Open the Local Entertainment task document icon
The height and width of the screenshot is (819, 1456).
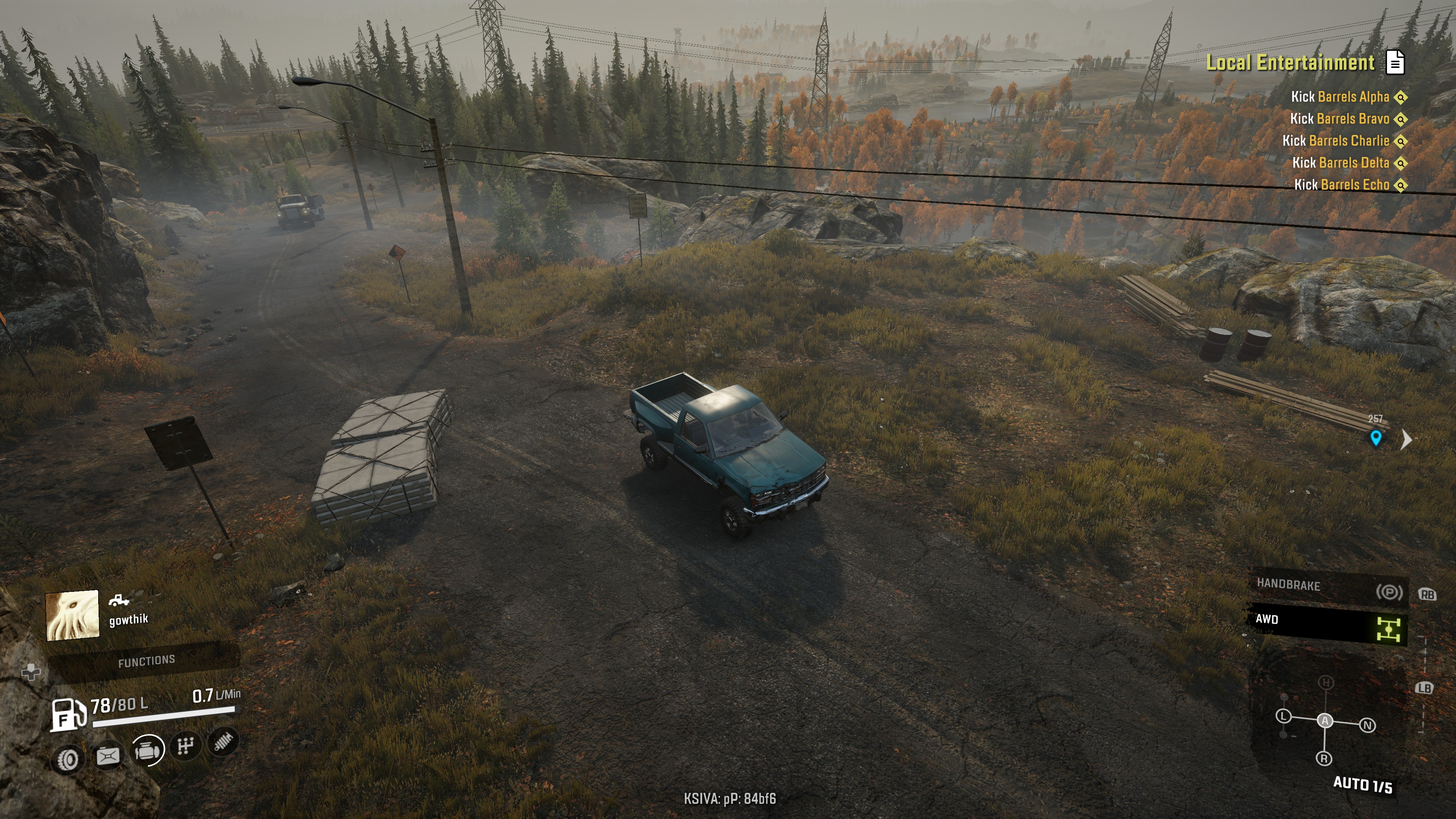(x=1395, y=62)
